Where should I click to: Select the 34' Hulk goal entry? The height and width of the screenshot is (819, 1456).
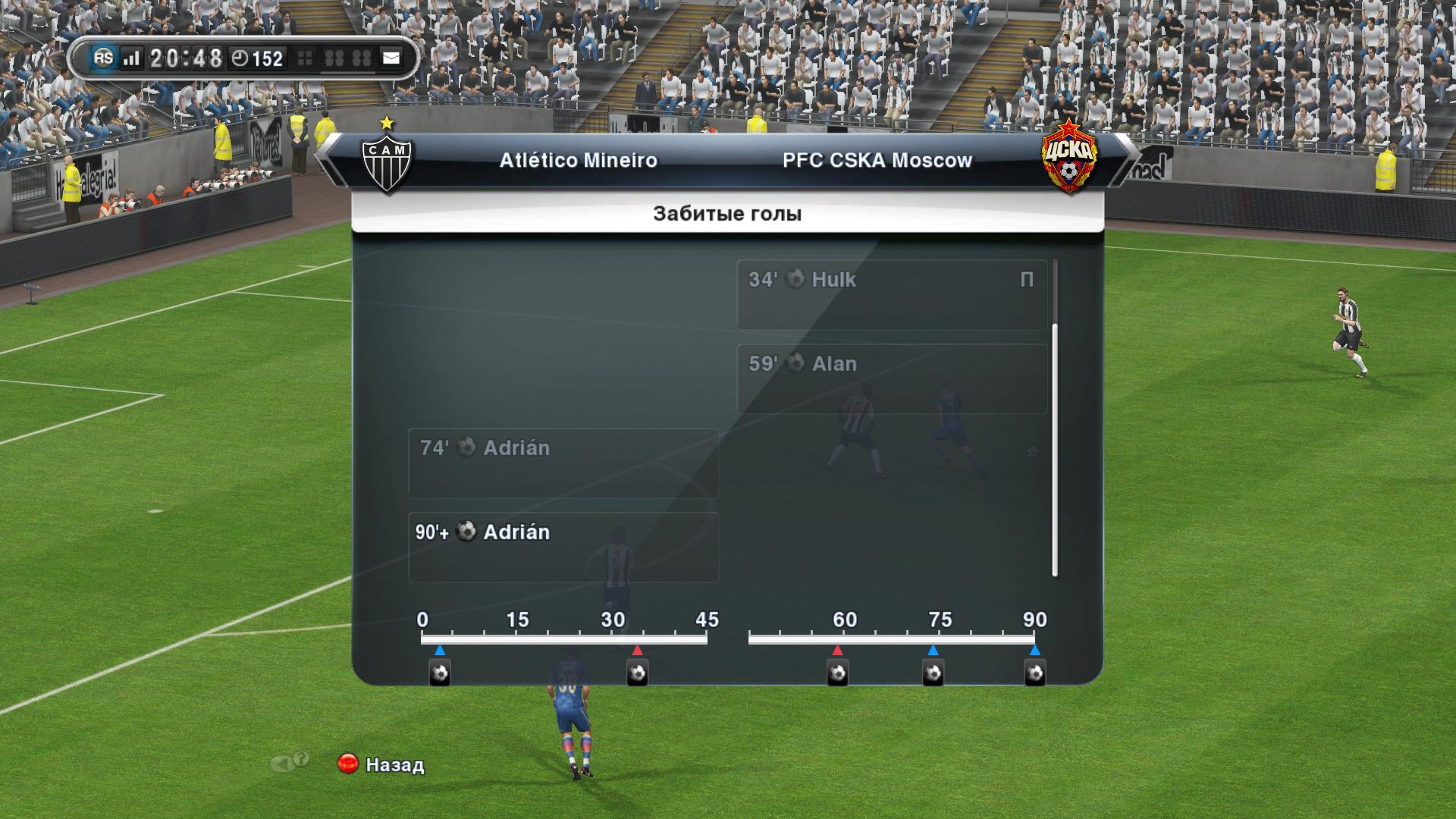tap(892, 294)
